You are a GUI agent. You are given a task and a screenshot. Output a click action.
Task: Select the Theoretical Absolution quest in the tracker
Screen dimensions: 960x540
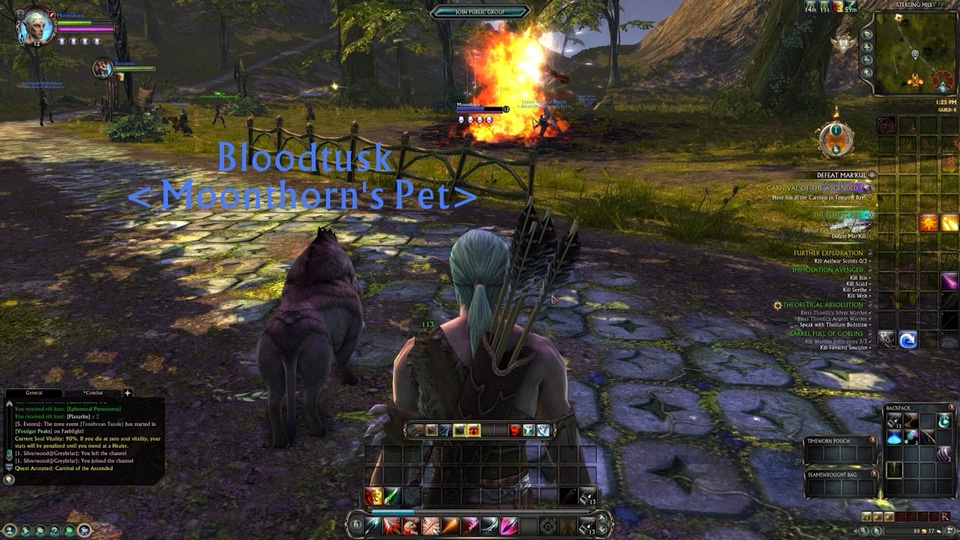(824, 304)
